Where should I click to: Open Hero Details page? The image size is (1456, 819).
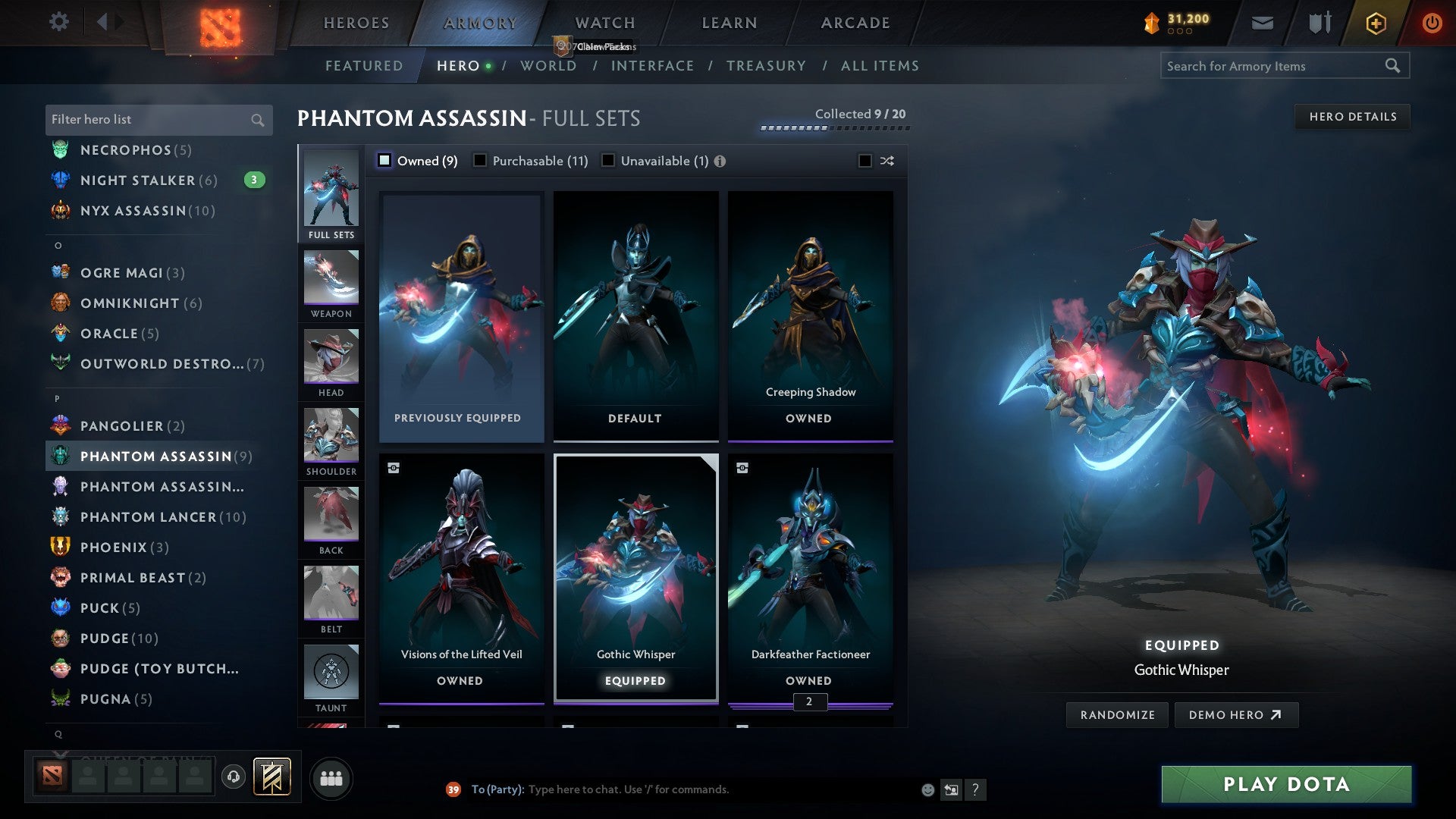click(1352, 117)
